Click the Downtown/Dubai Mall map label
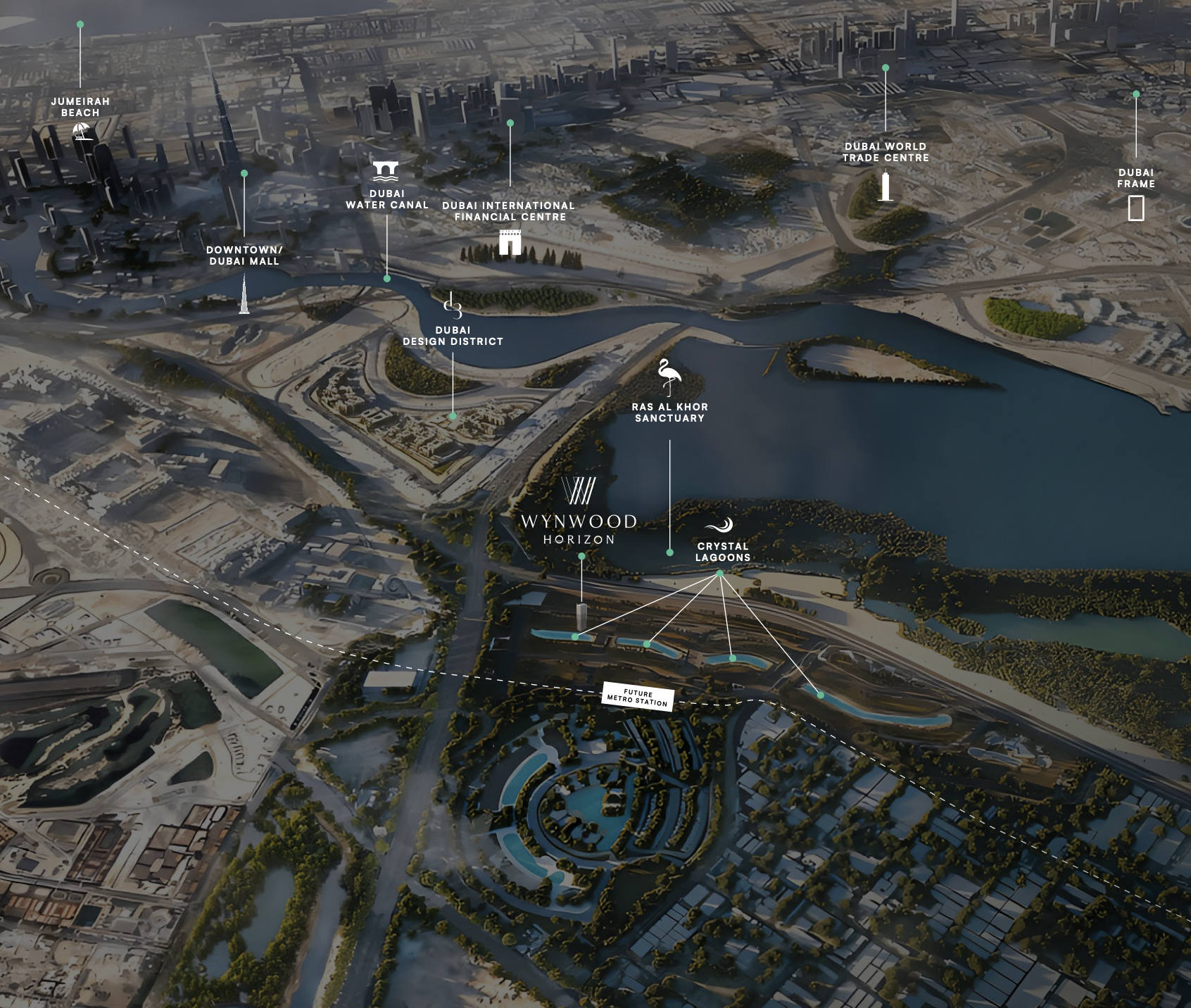The height and width of the screenshot is (1008, 1191). 244,256
